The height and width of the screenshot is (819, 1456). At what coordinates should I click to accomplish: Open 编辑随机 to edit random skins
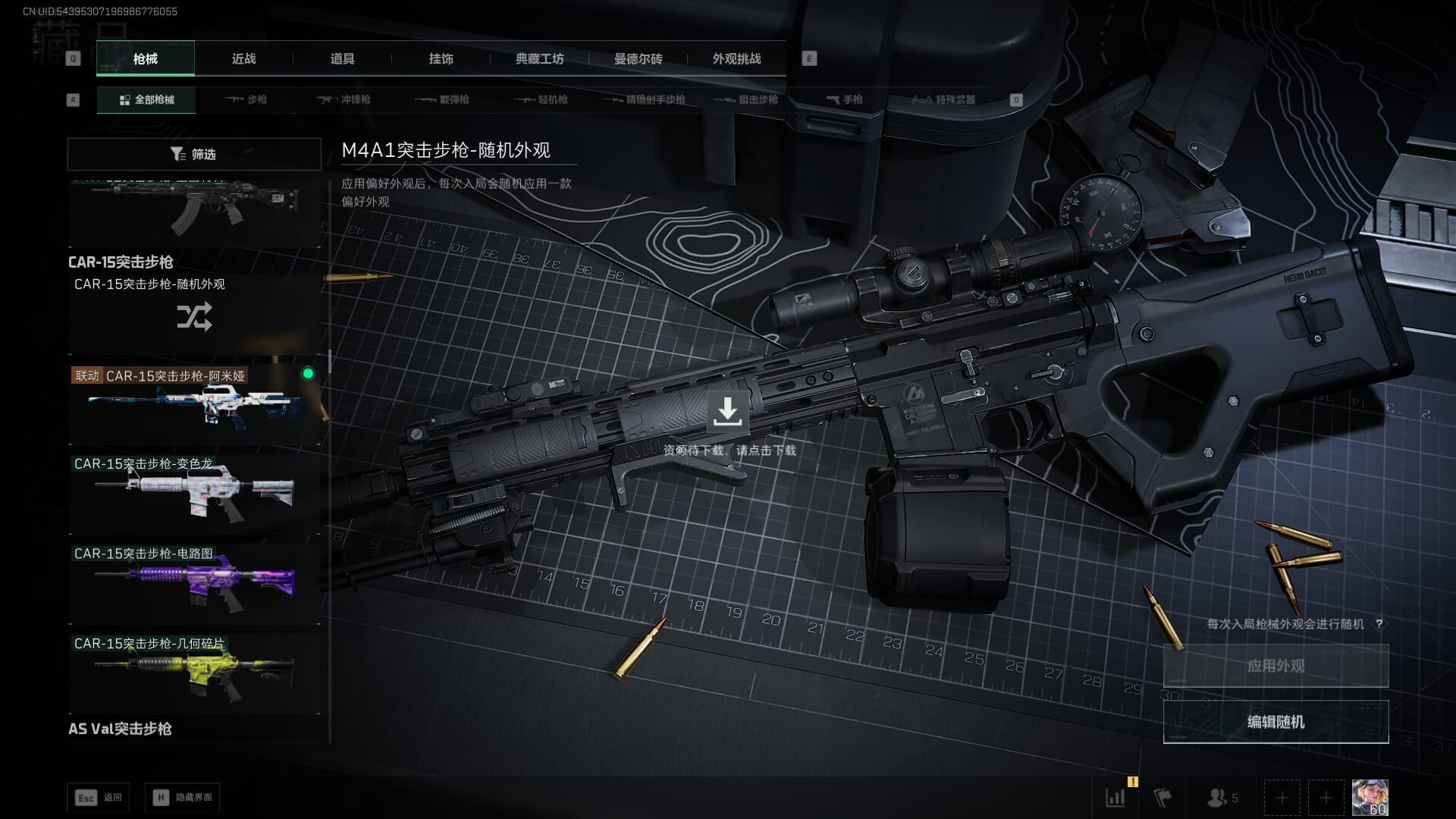point(1276,722)
